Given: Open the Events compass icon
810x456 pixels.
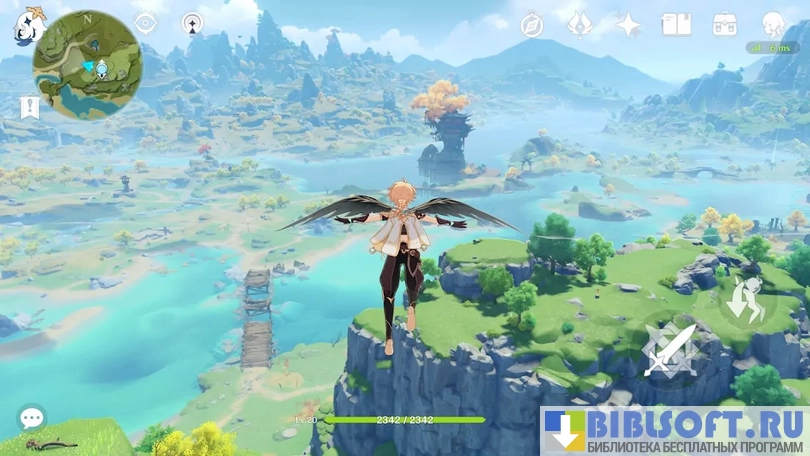Looking at the screenshot, I should [532, 25].
